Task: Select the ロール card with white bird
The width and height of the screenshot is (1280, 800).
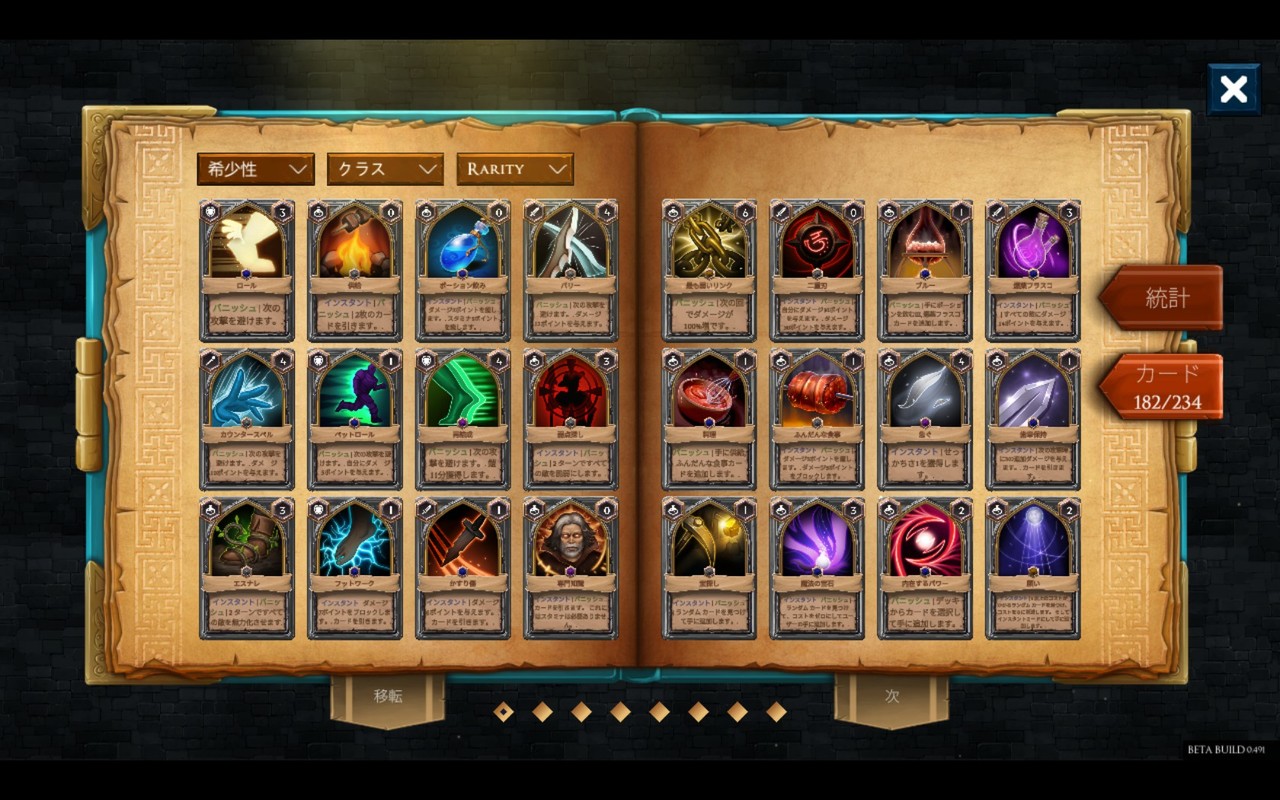Action: point(247,271)
